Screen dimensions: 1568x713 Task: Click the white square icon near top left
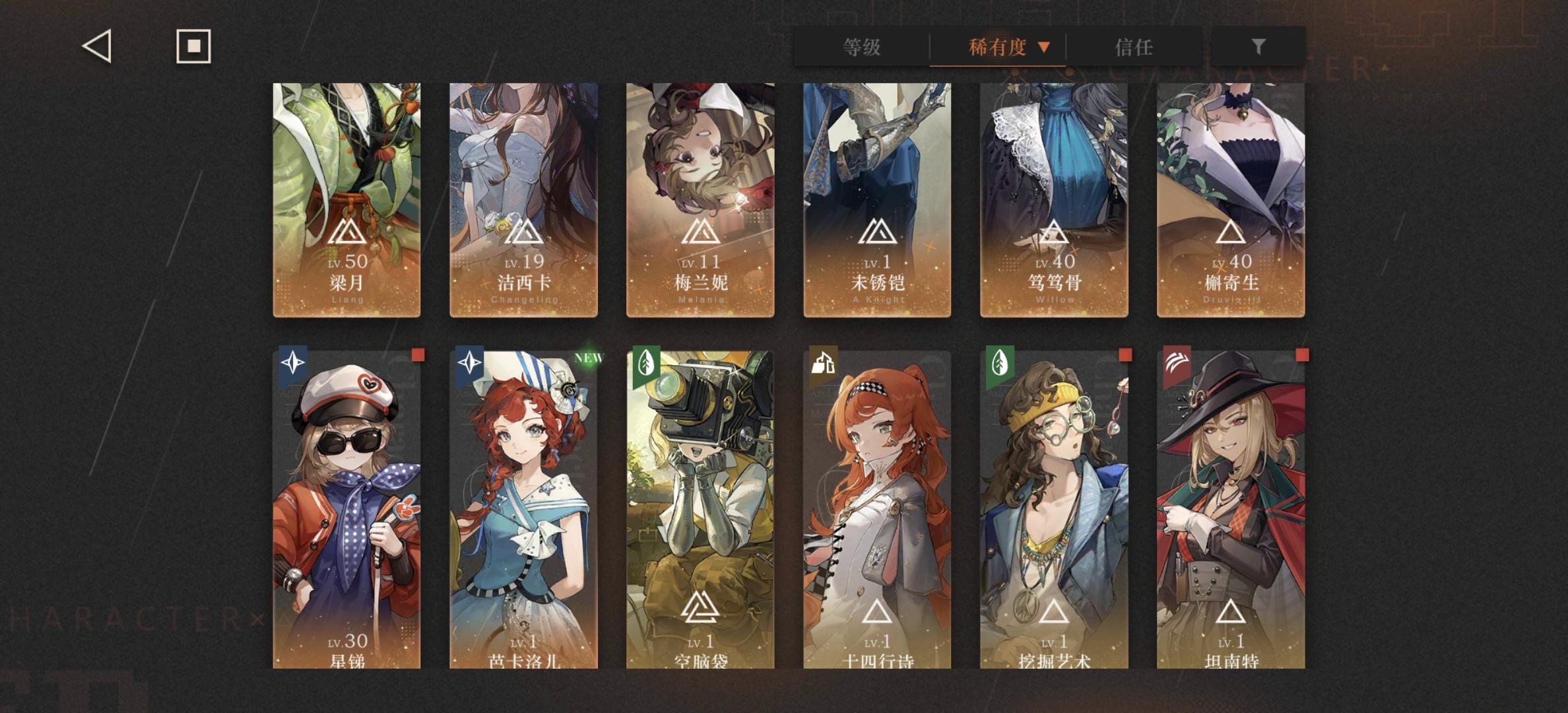[193, 47]
